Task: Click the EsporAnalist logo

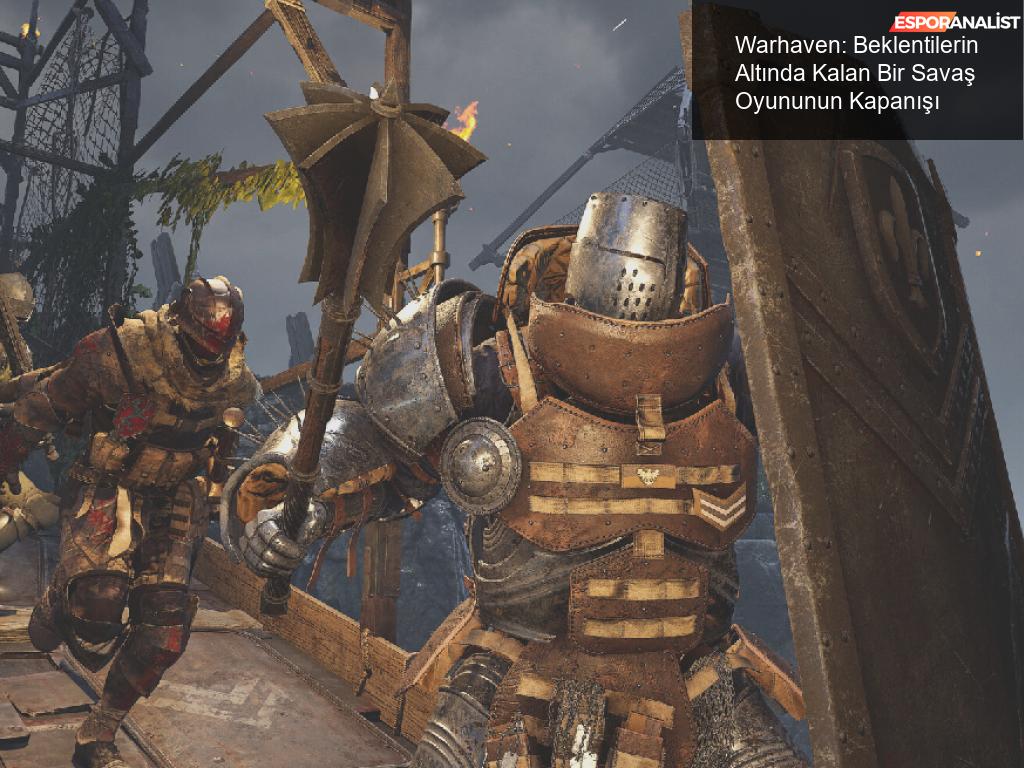Action: [x=955, y=22]
